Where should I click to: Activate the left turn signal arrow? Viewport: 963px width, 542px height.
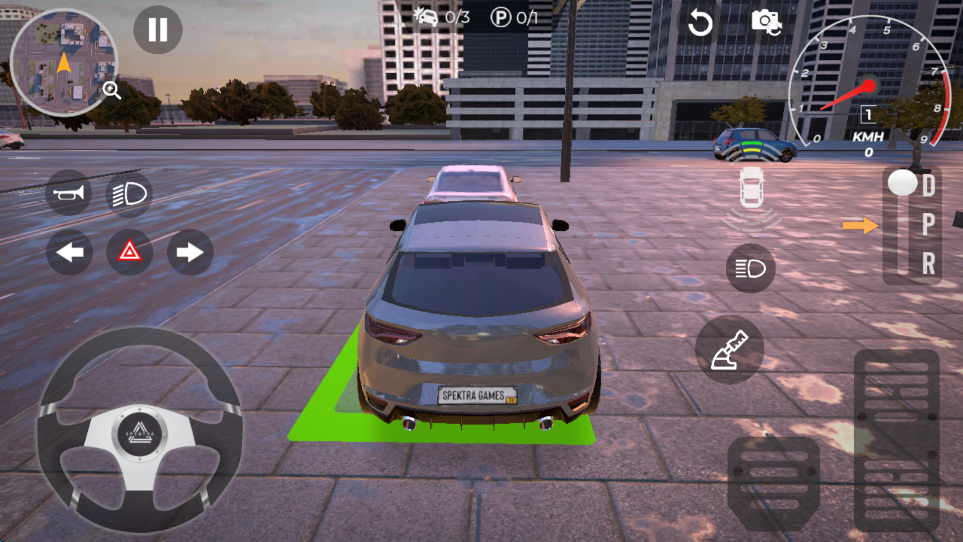pos(69,252)
